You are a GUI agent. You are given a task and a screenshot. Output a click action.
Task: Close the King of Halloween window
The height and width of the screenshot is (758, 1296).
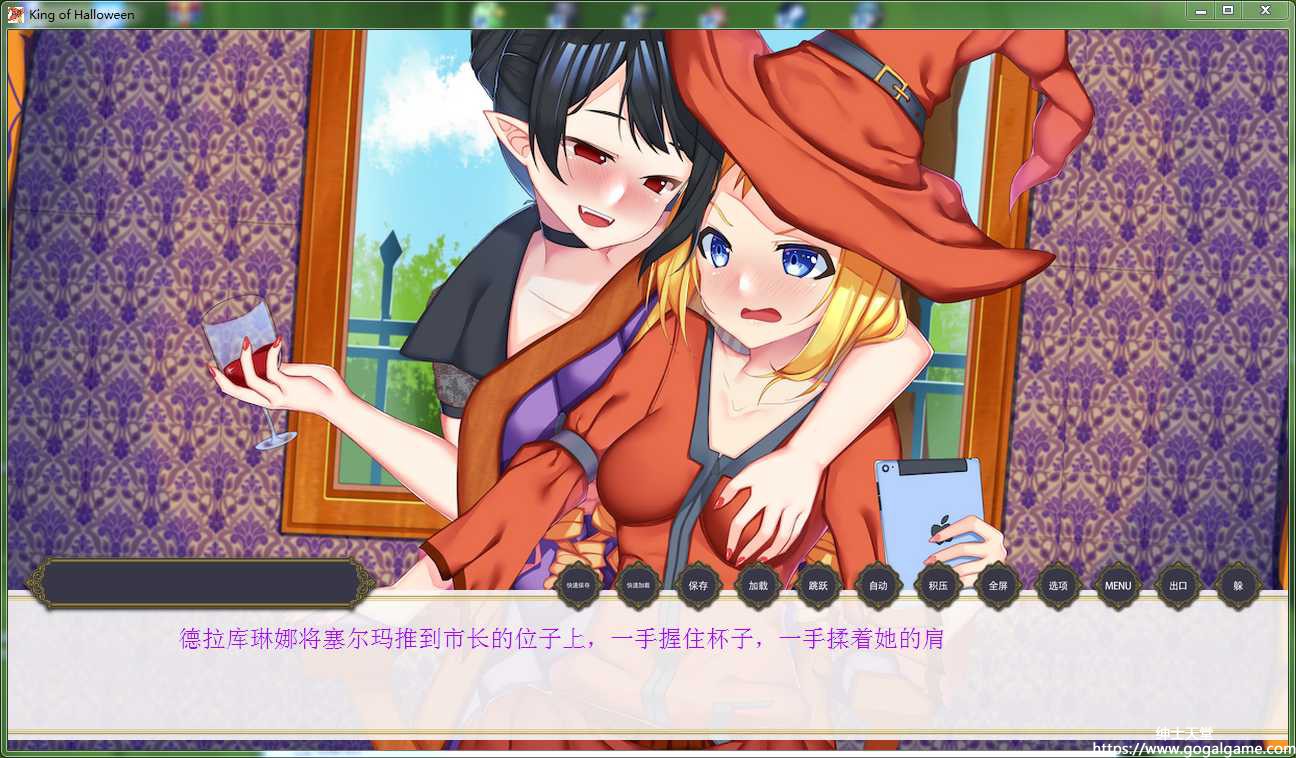[x=1265, y=10]
